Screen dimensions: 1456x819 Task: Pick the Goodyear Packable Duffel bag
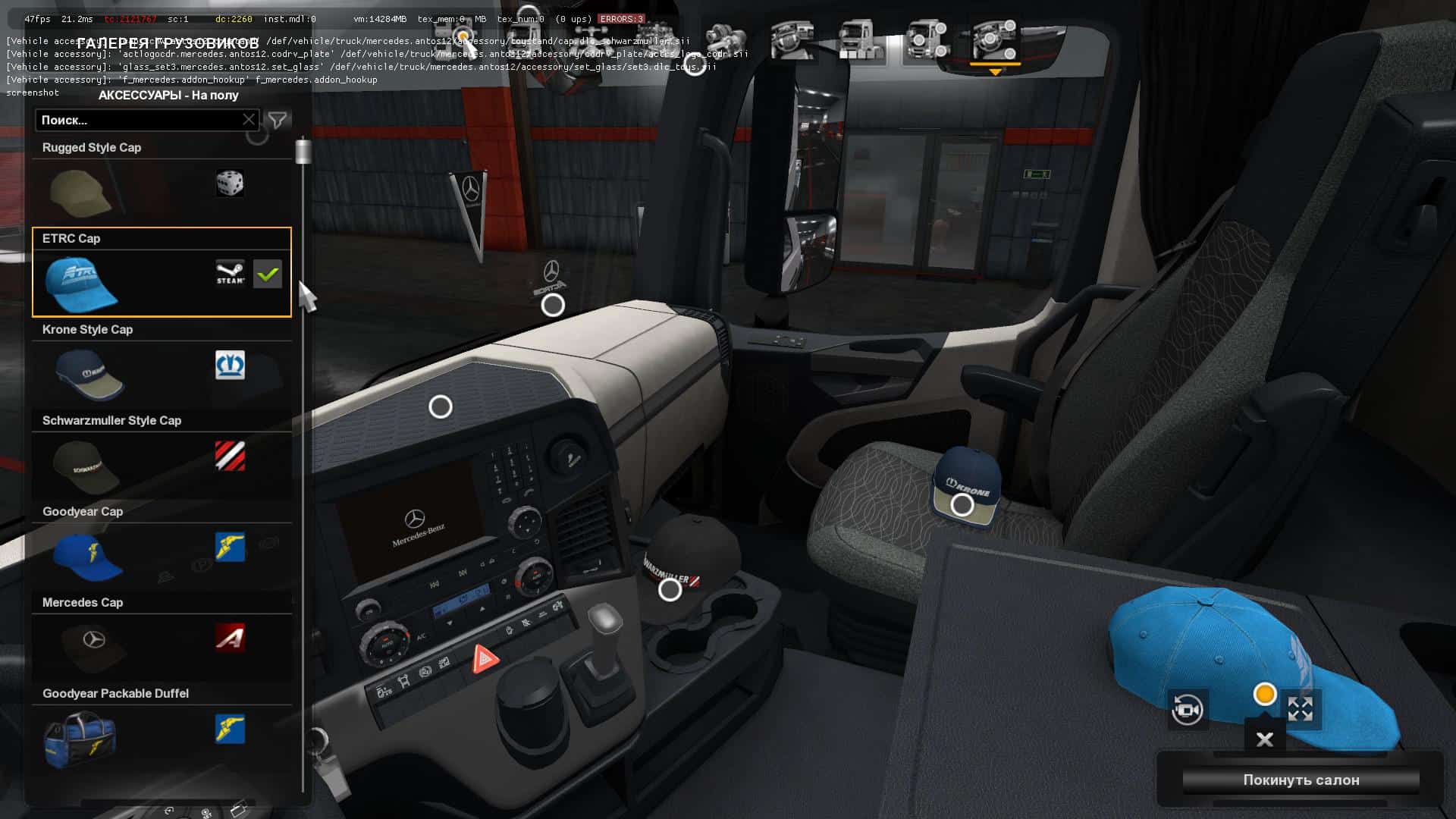(161, 727)
